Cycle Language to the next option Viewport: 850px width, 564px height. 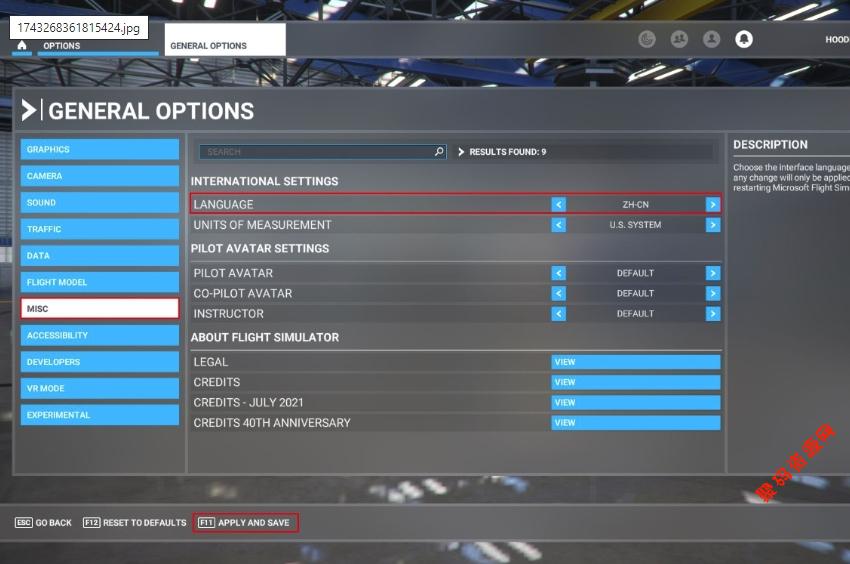click(712, 204)
